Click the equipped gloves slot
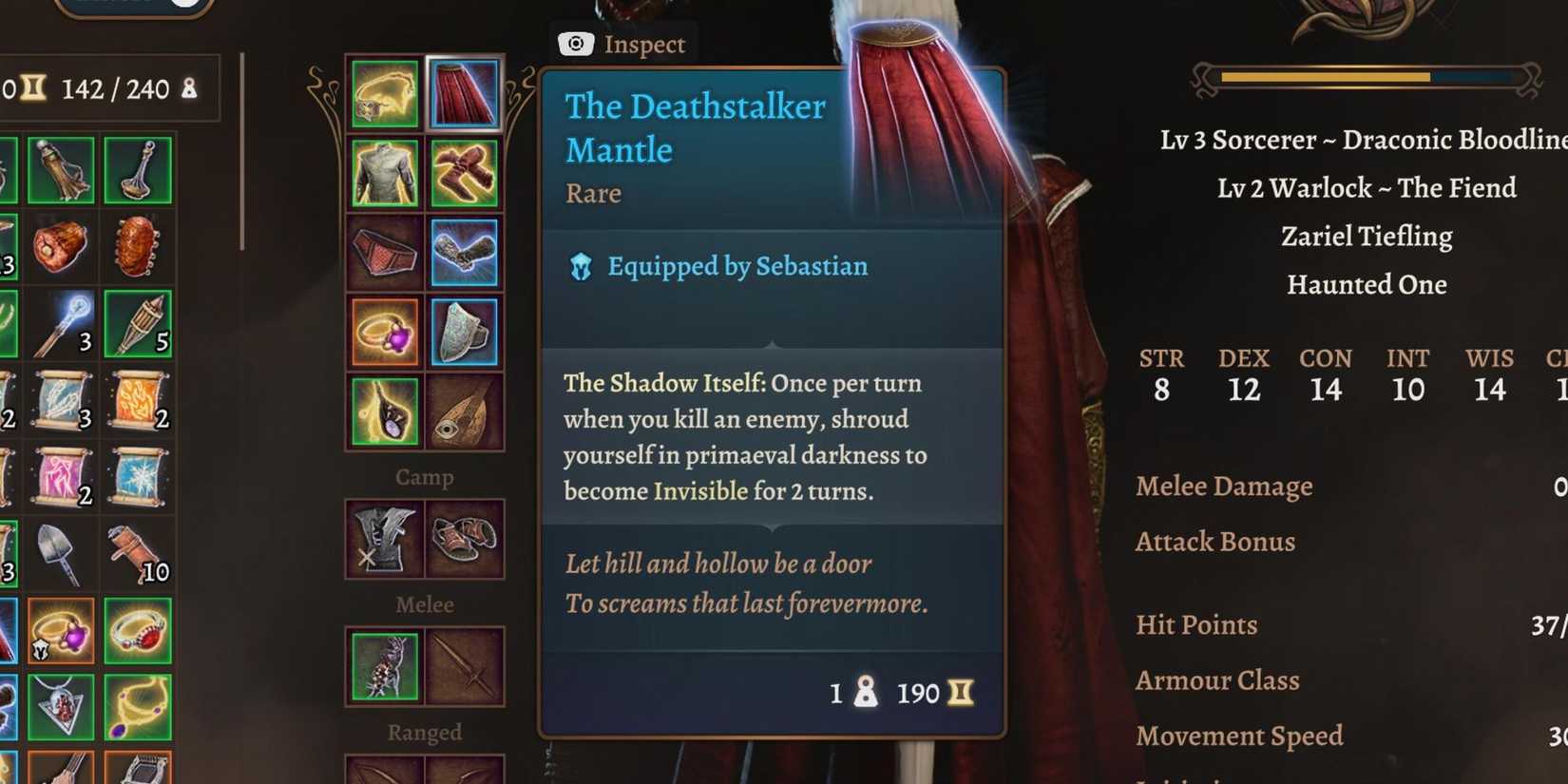The width and height of the screenshot is (1568, 784). 465,252
